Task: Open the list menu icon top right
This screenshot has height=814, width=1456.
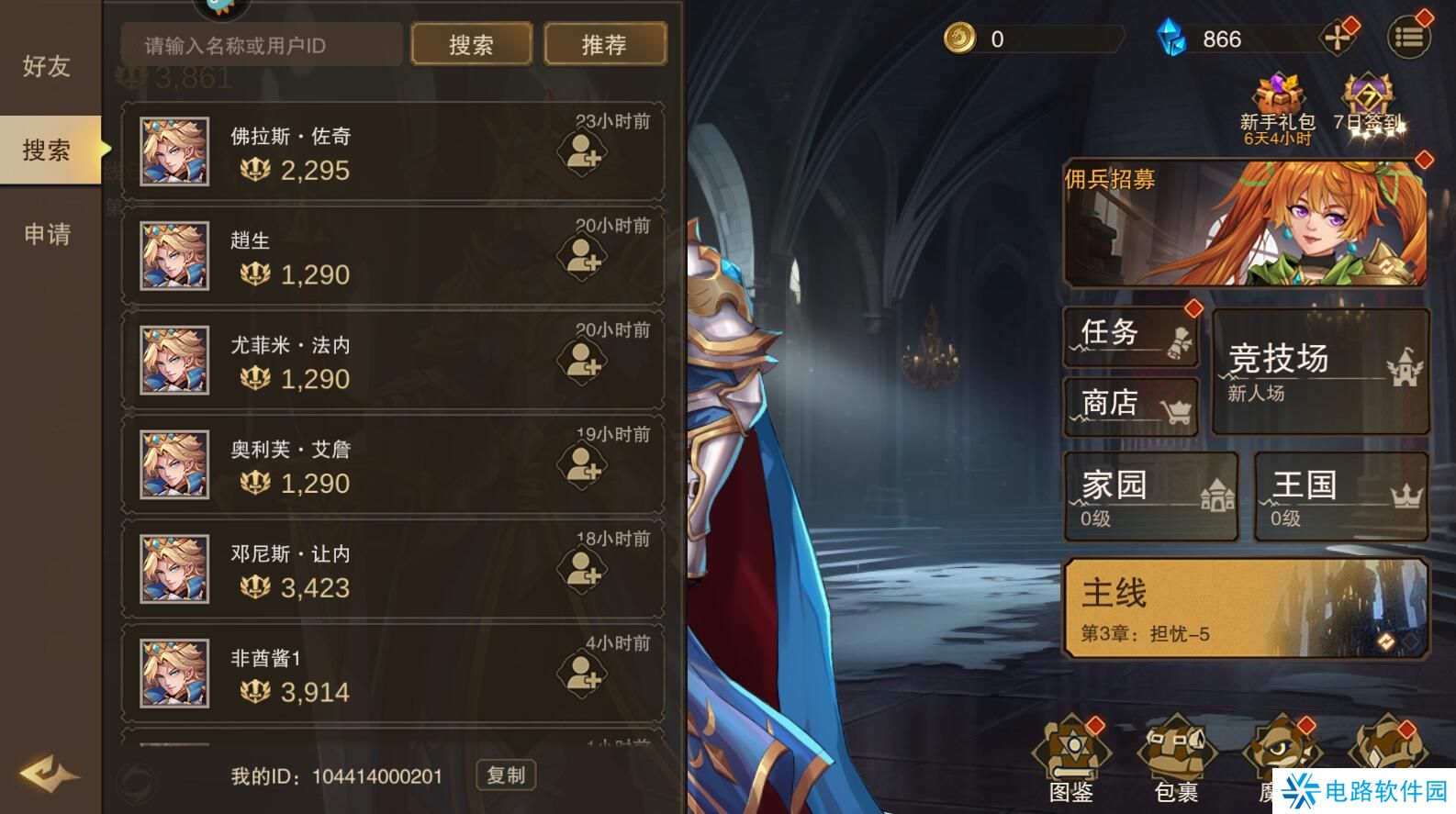Action: click(x=1411, y=37)
